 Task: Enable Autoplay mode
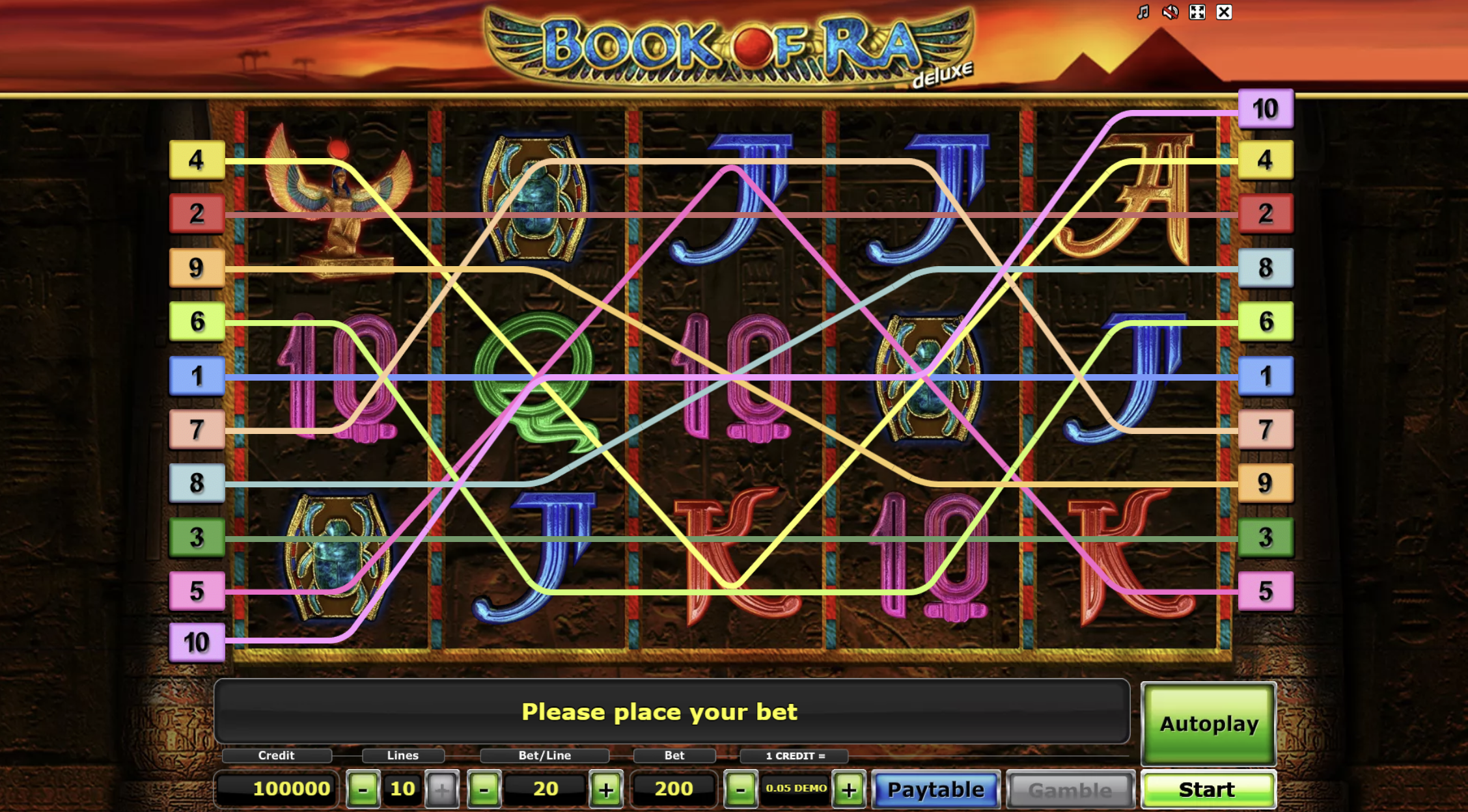coord(1208,724)
